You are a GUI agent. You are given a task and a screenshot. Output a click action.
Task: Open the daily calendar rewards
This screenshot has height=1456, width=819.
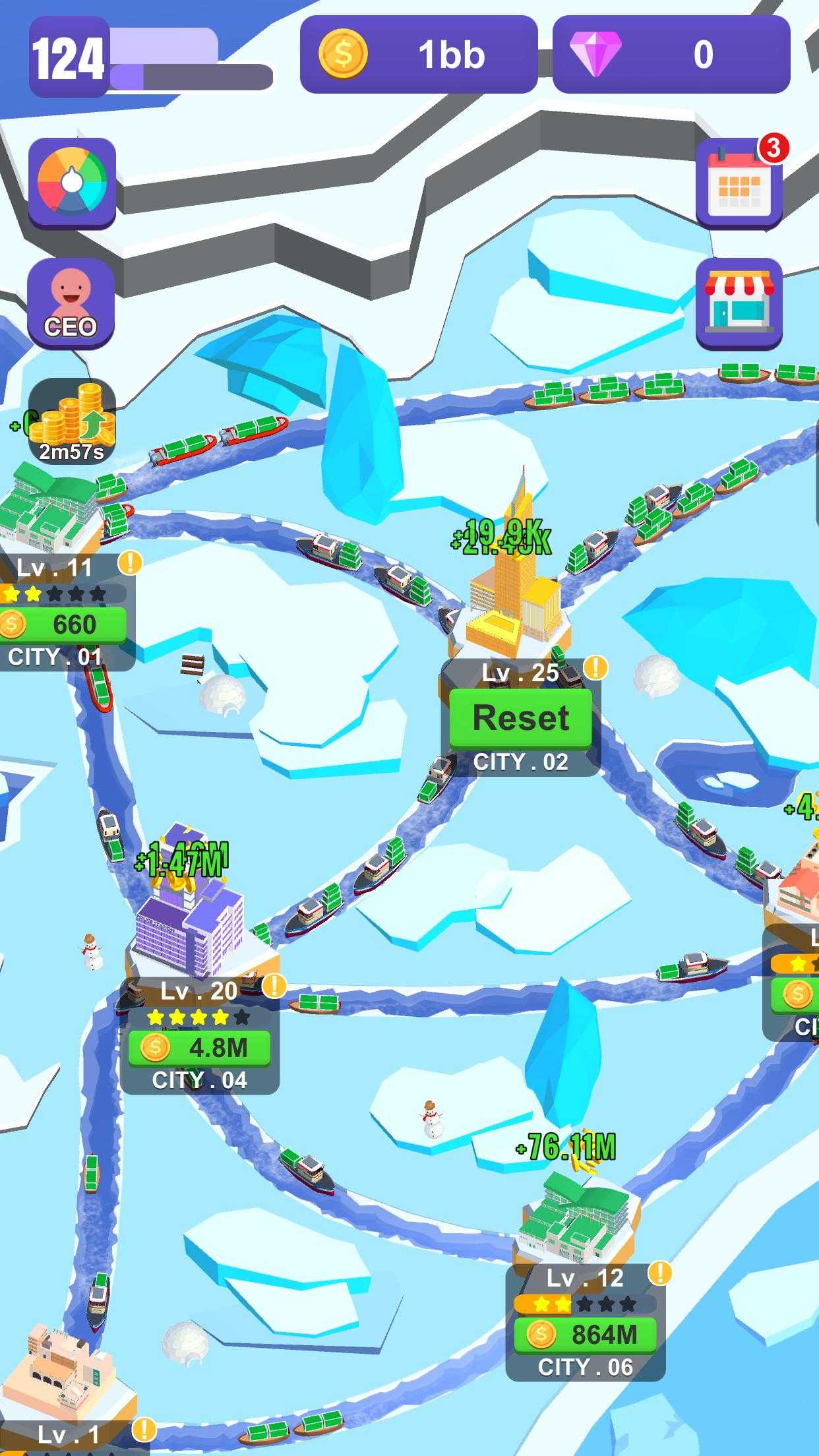739,183
